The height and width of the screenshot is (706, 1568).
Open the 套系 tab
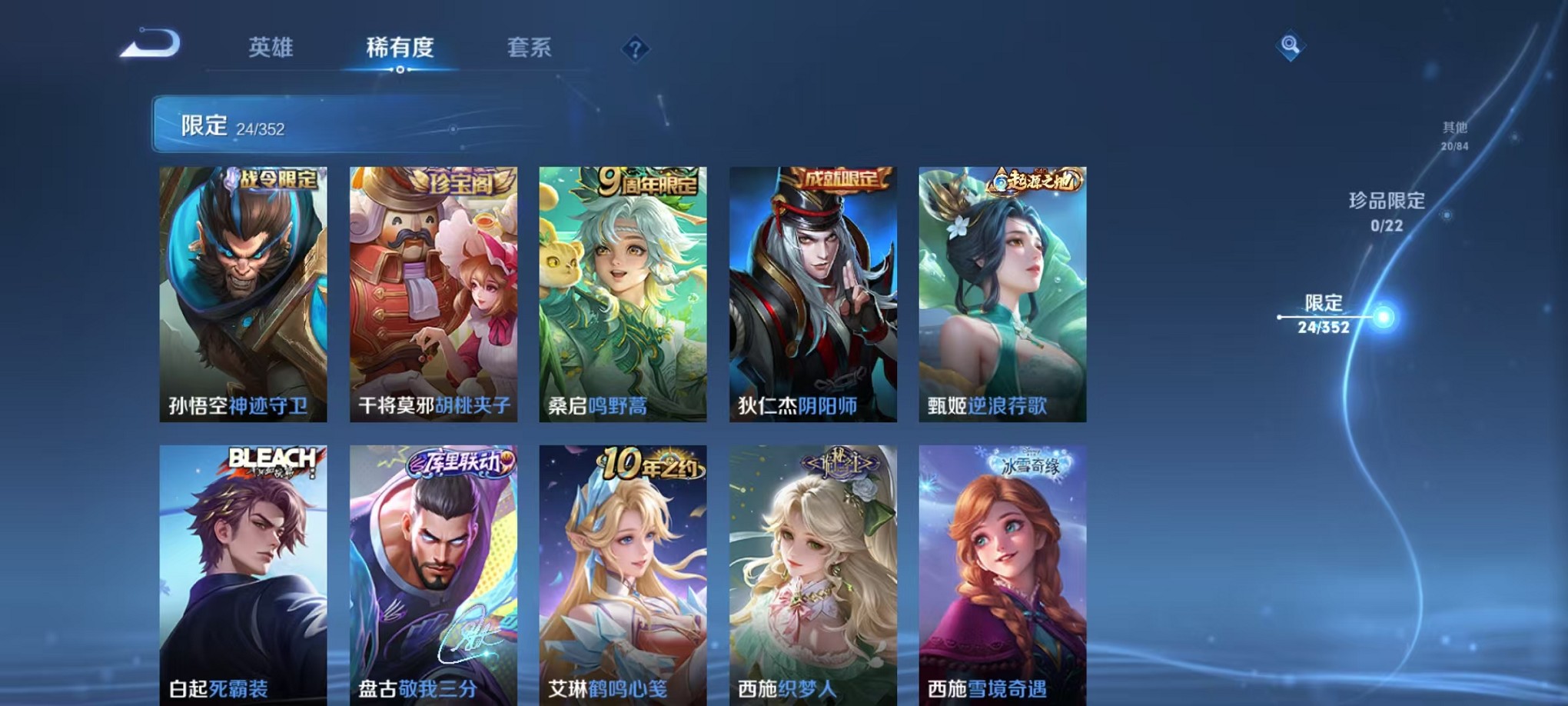click(x=530, y=48)
